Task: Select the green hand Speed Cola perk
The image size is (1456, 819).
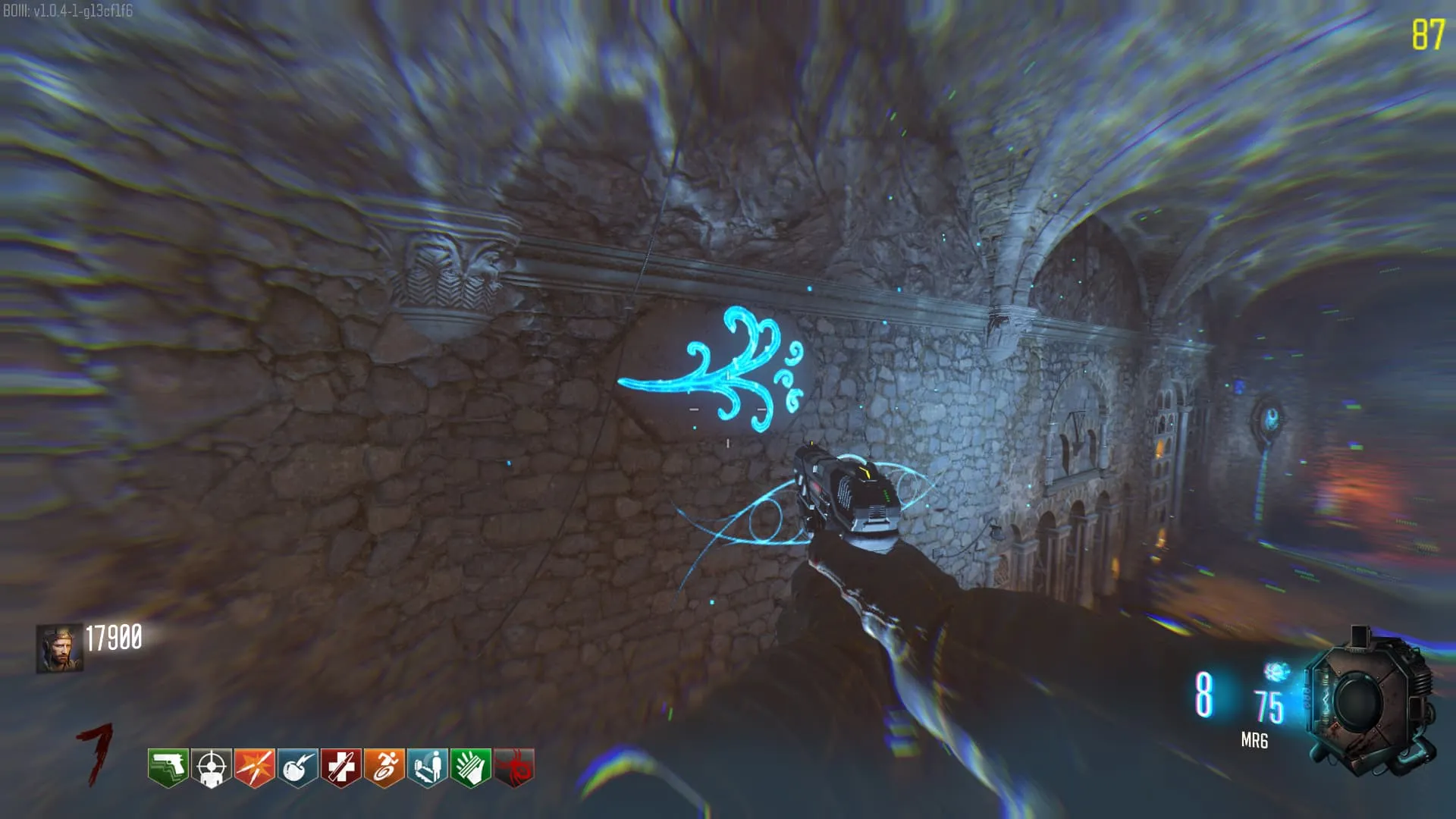Action: [x=470, y=767]
